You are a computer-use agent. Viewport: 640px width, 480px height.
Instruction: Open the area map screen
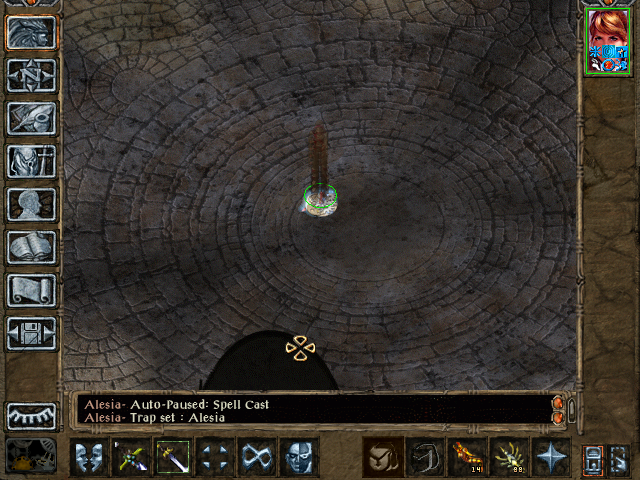point(31,75)
